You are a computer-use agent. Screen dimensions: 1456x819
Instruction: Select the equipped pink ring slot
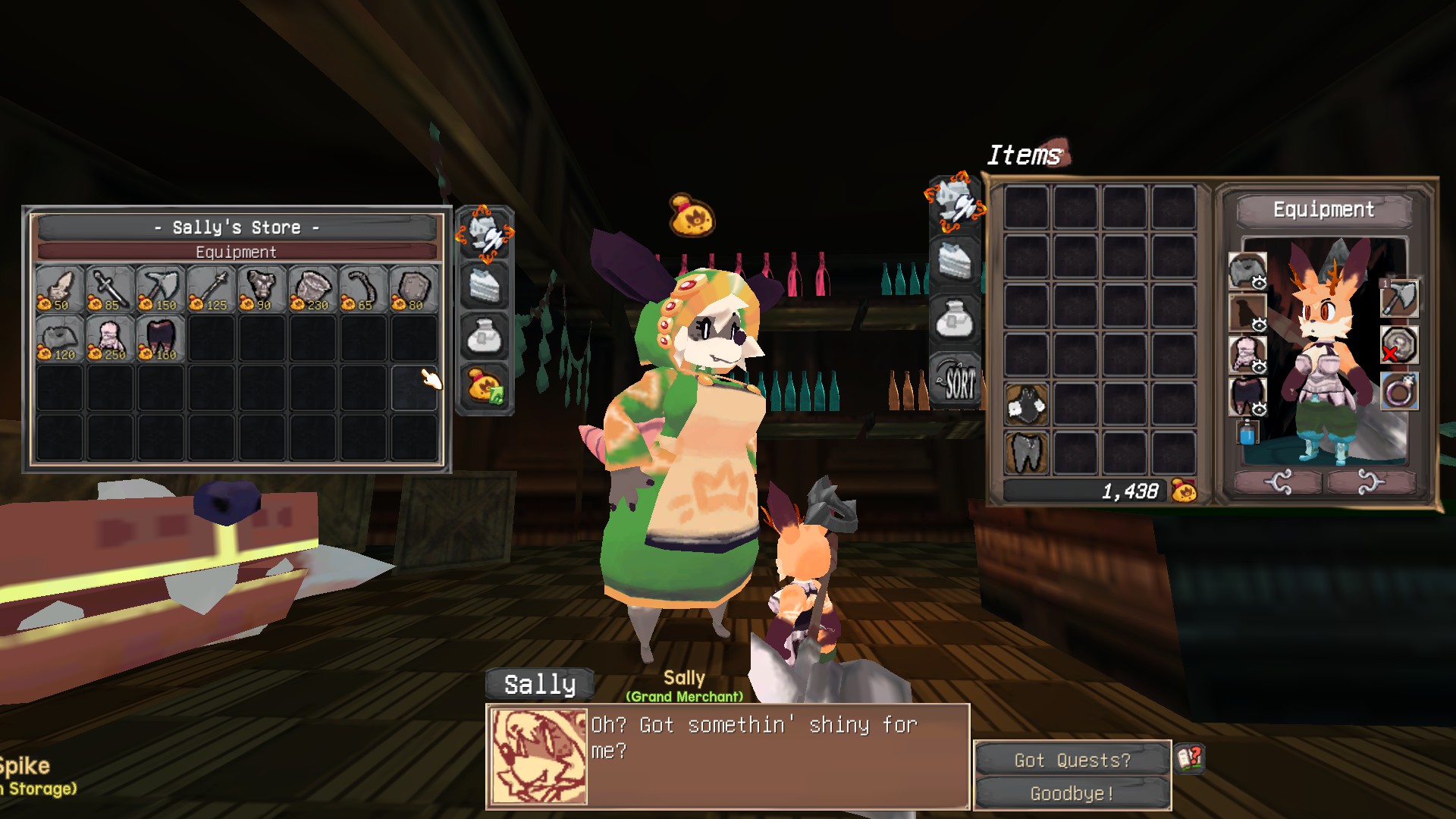click(1399, 392)
